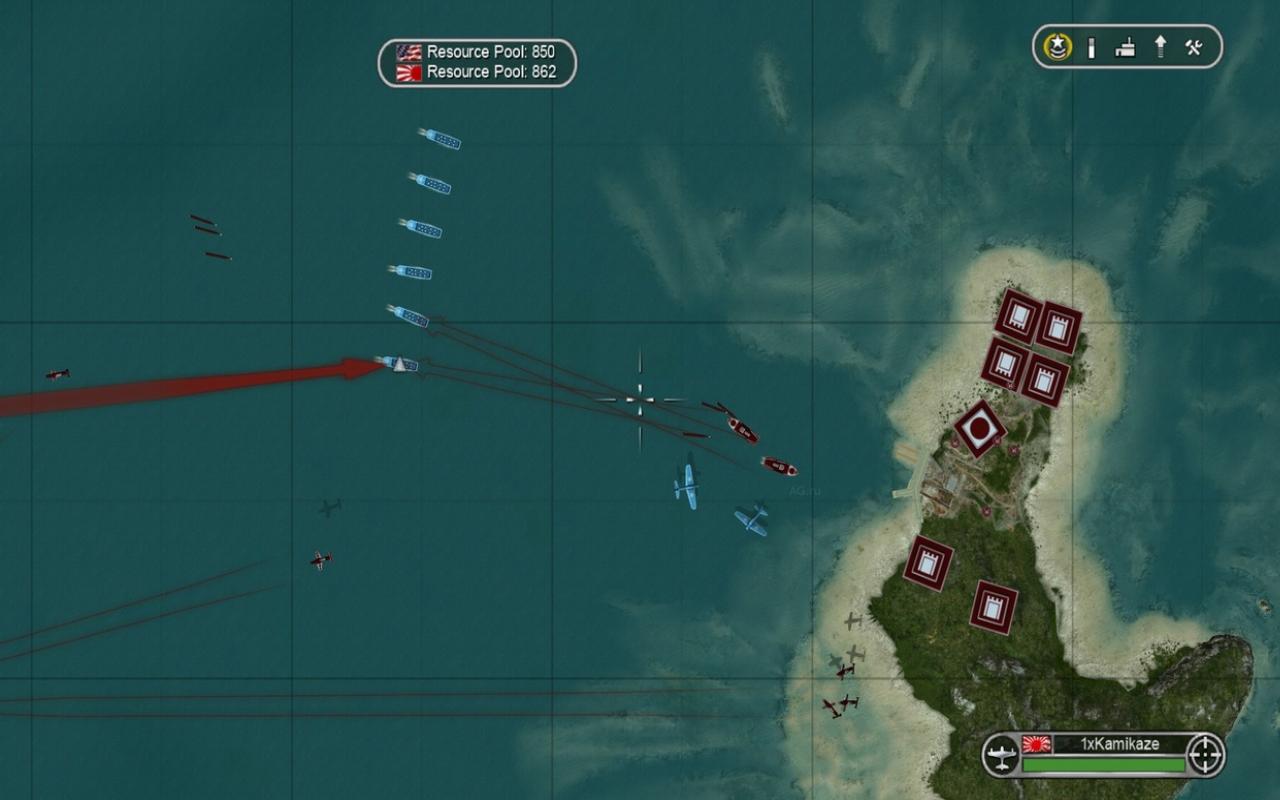Open the shipyard/base icon on the toolbar
This screenshot has width=1280, height=800.
click(x=1124, y=46)
